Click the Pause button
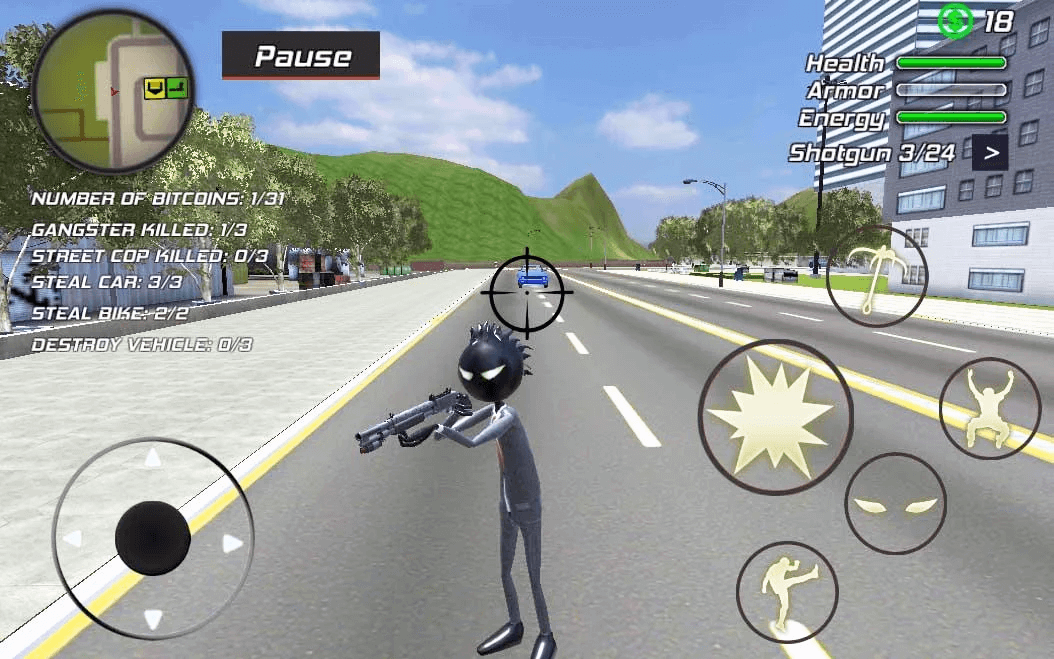 [x=301, y=56]
